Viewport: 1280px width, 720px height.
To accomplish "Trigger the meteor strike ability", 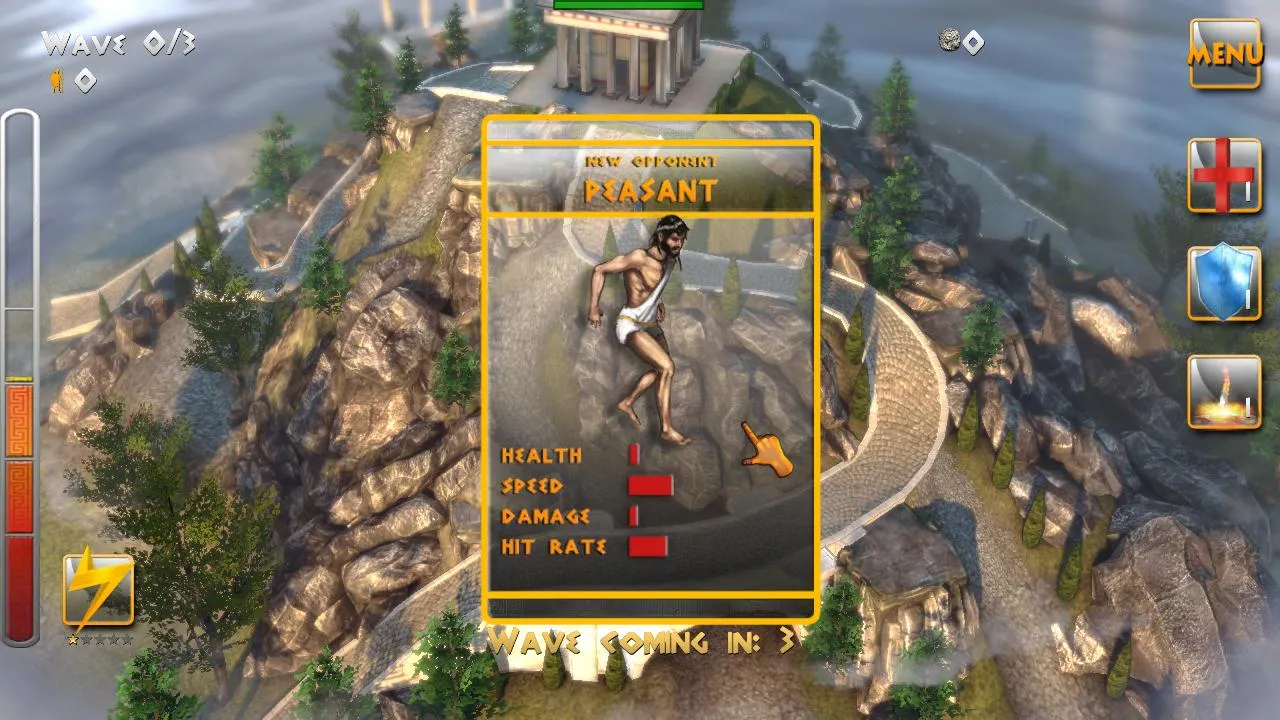I will click(1224, 392).
